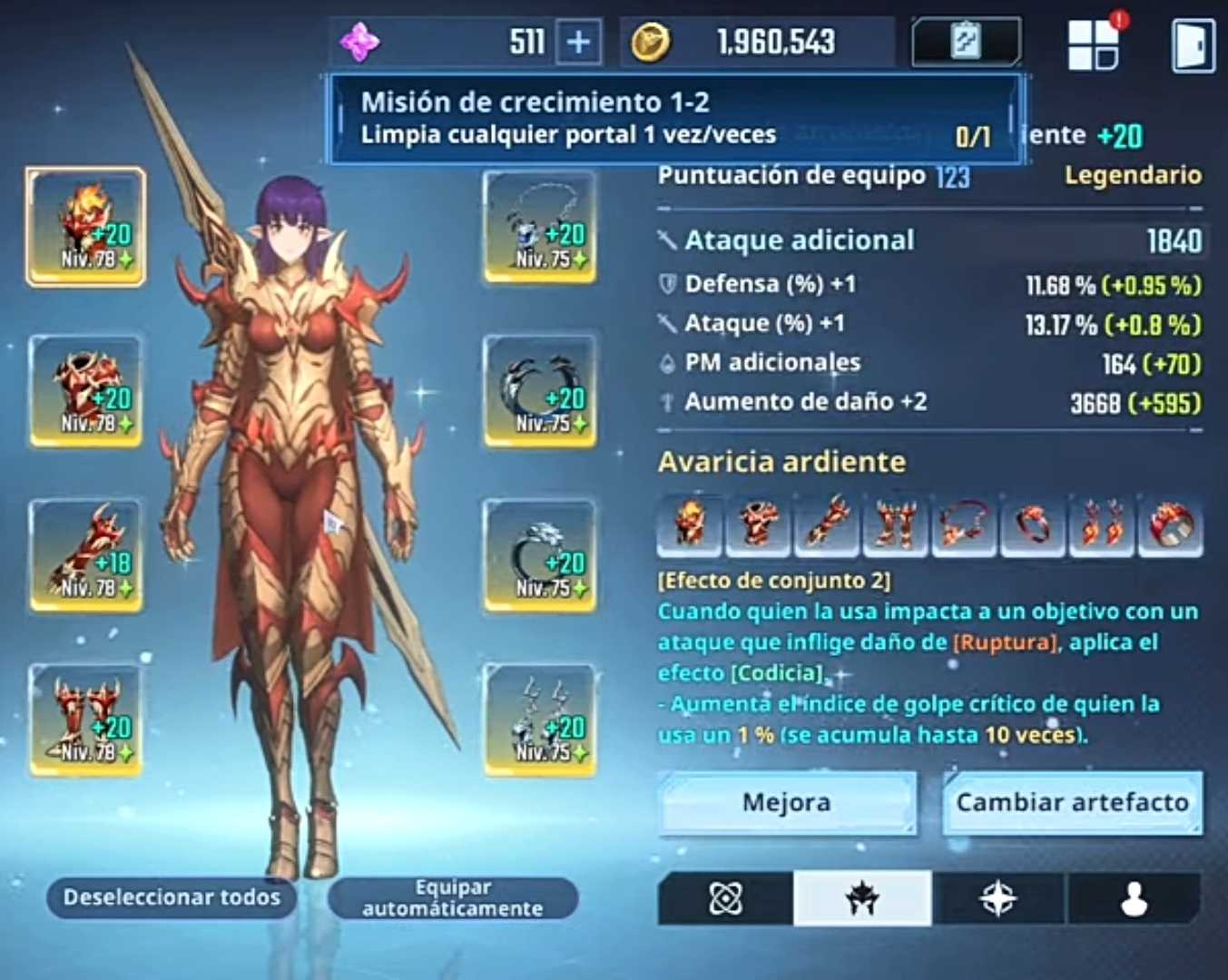Screen dimensions: 1228x980
Task: Select the red boots equipment slot
Action: pyautogui.click(x=86, y=720)
